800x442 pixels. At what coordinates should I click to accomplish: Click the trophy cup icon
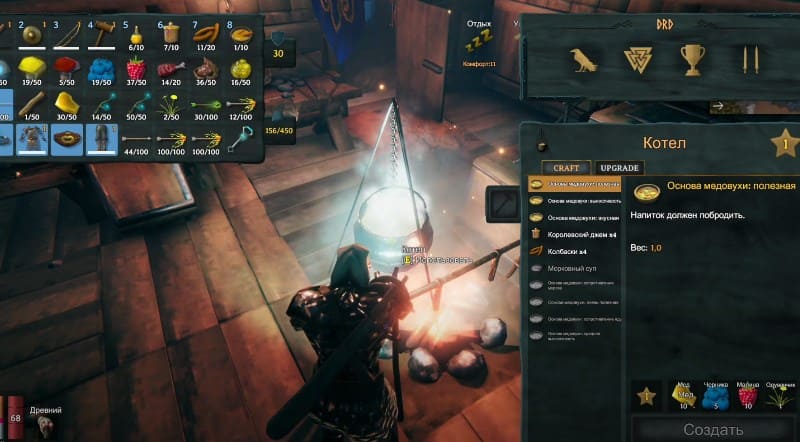692,60
